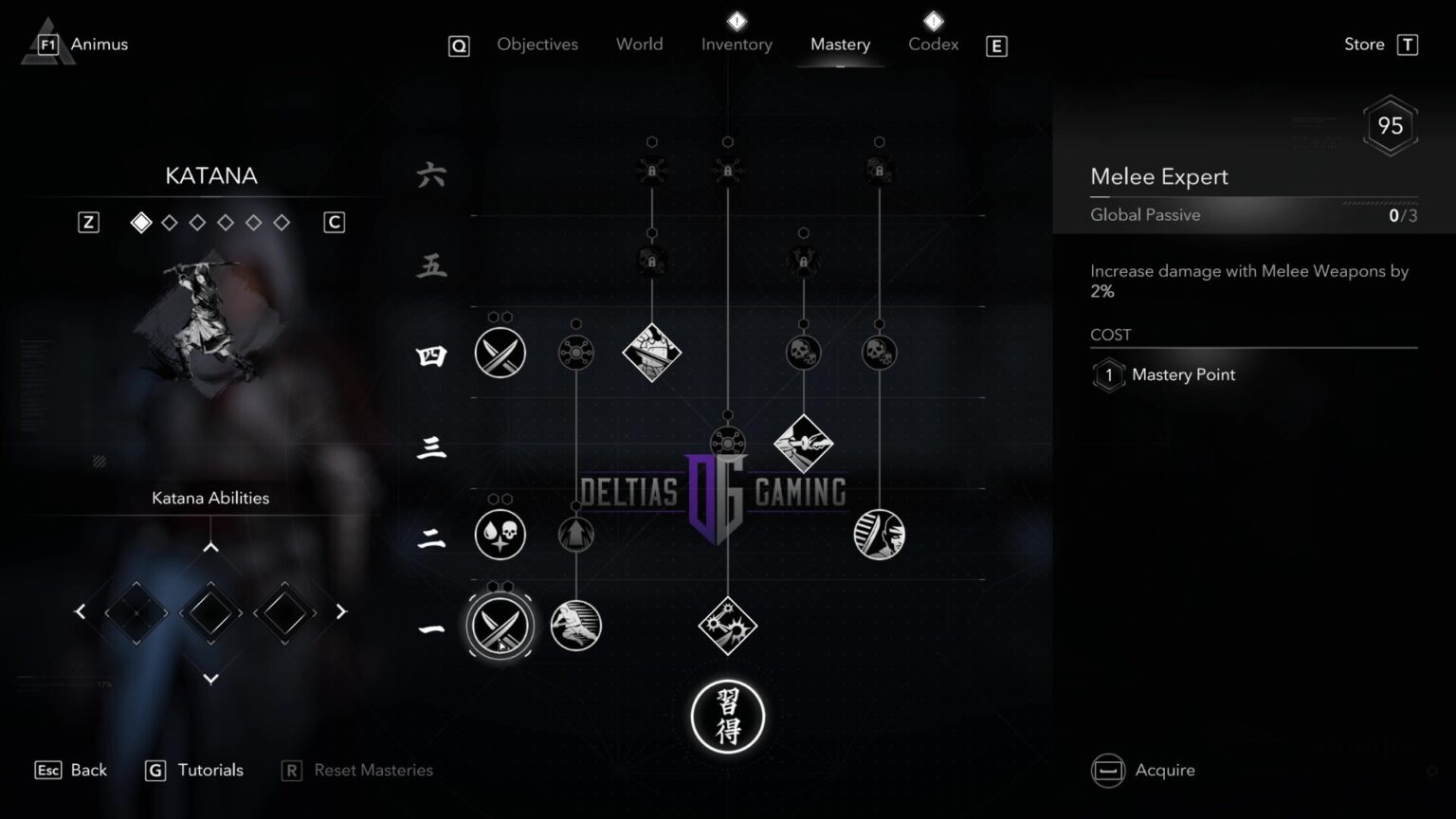
Task: Click Reset Masteries at the bottom
Action: point(373,770)
